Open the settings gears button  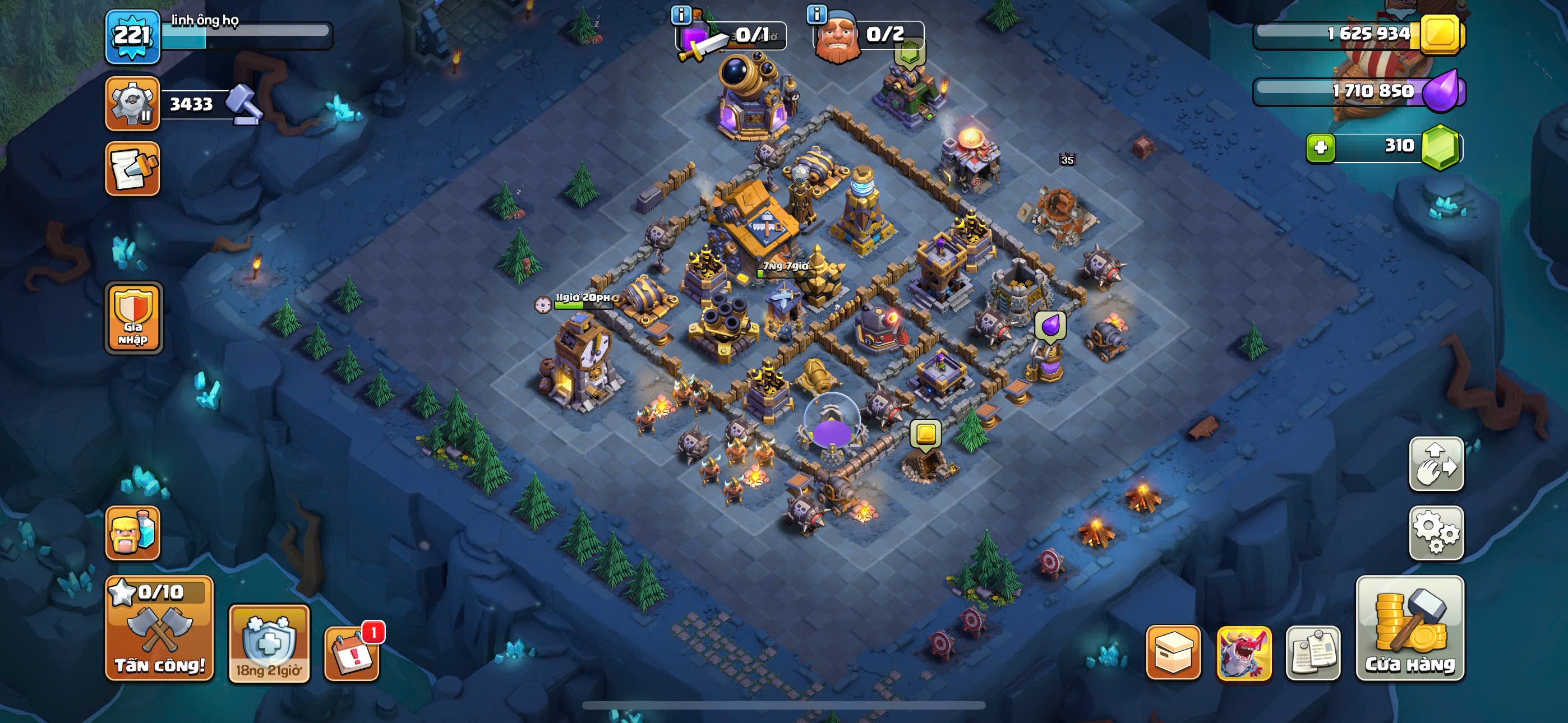(1436, 532)
